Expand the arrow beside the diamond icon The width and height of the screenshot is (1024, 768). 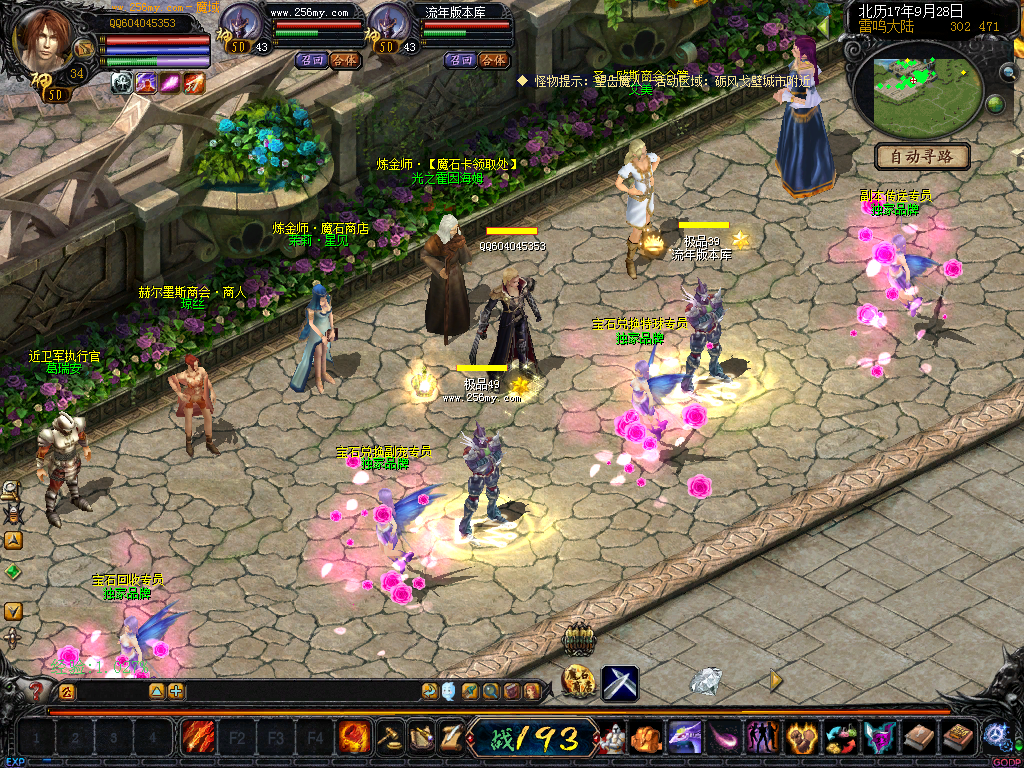[775, 680]
